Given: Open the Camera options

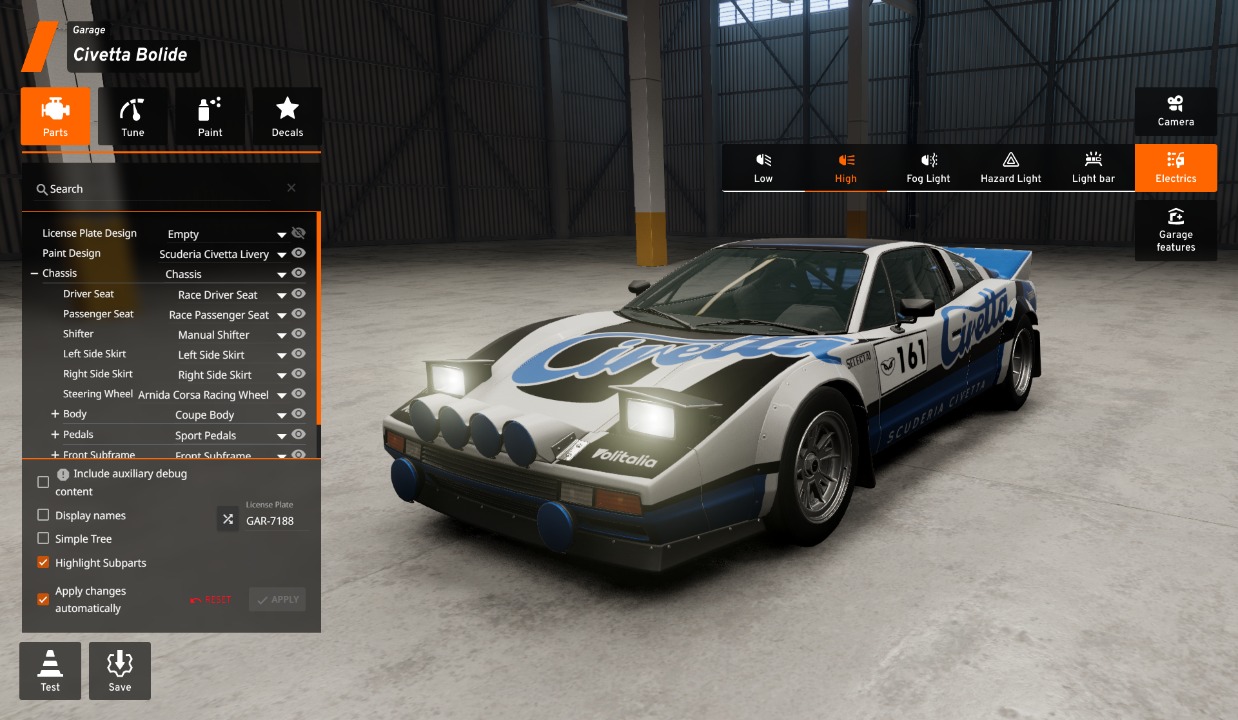Looking at the screenshot, I should [1175, 111].
